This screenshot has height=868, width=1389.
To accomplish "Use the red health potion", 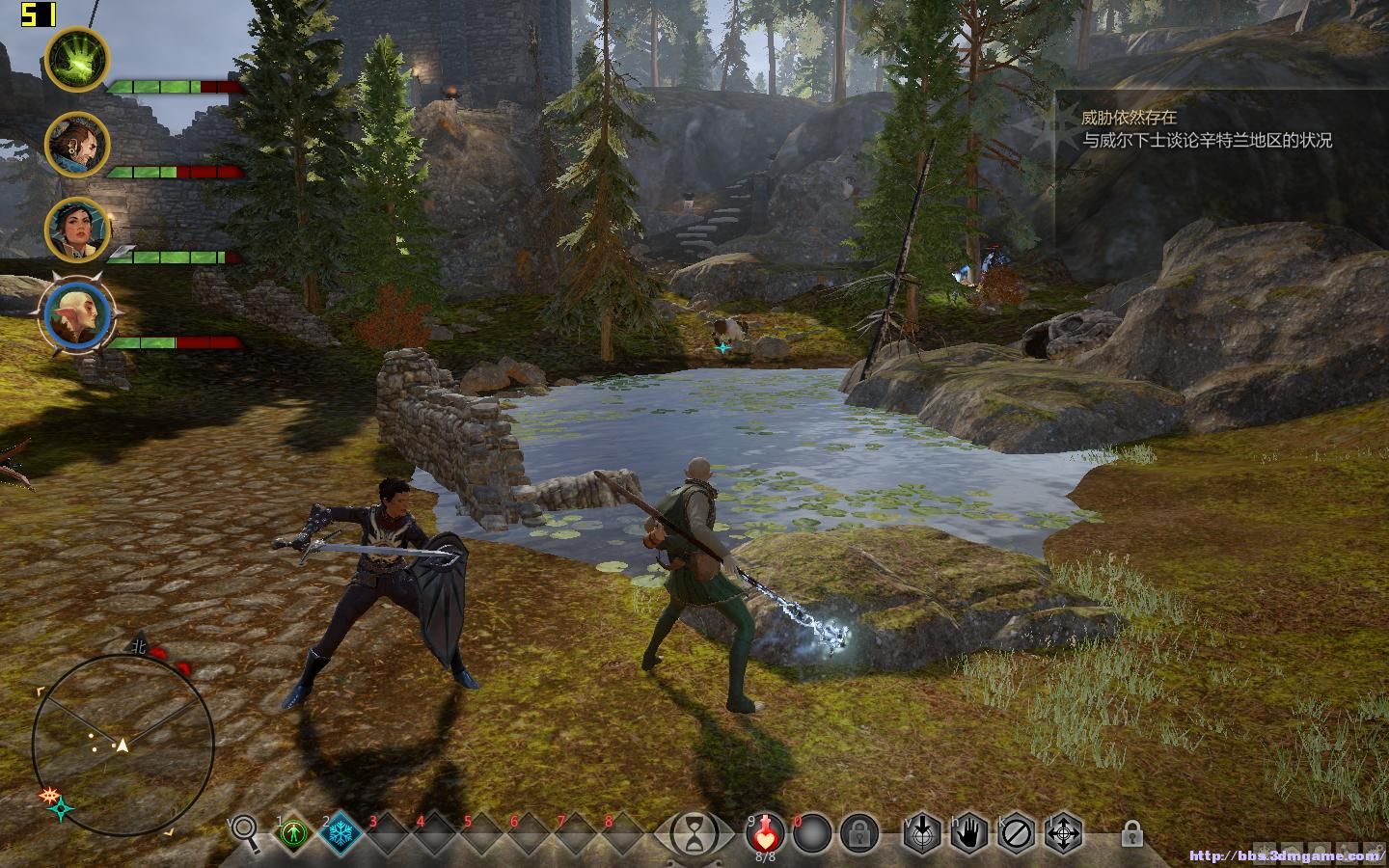I will tap(766, 831).
